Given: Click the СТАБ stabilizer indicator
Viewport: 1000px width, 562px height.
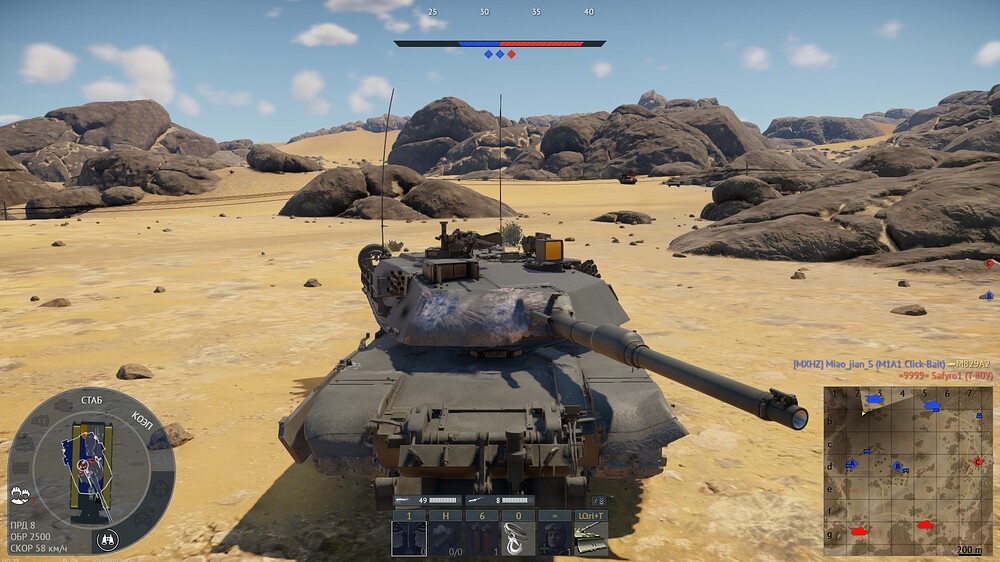Looking at the screenshot, I should pos(90,402).
